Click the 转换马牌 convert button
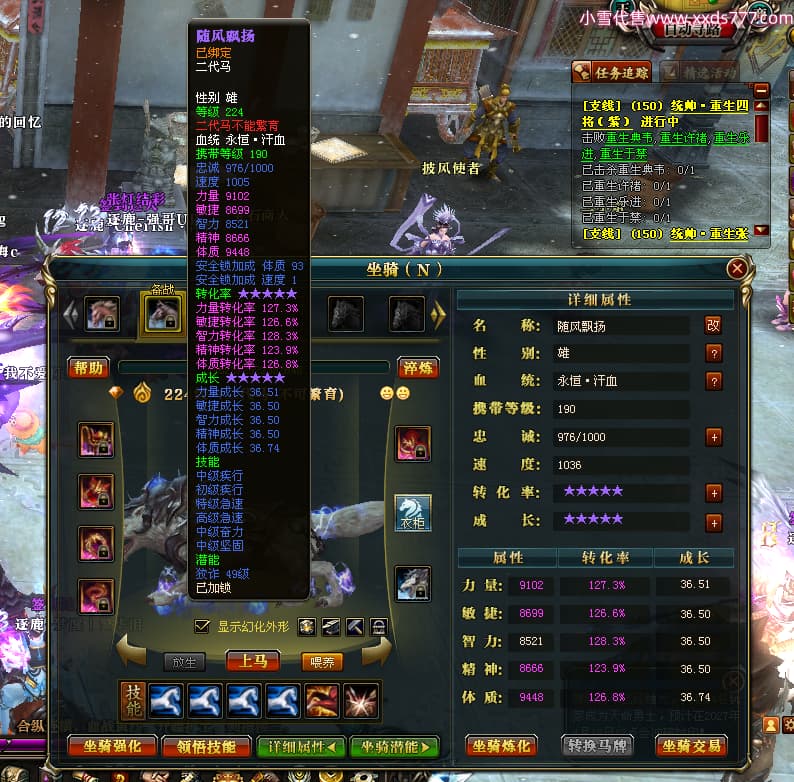This screenshot has height=782, width=794. [597, 746]
